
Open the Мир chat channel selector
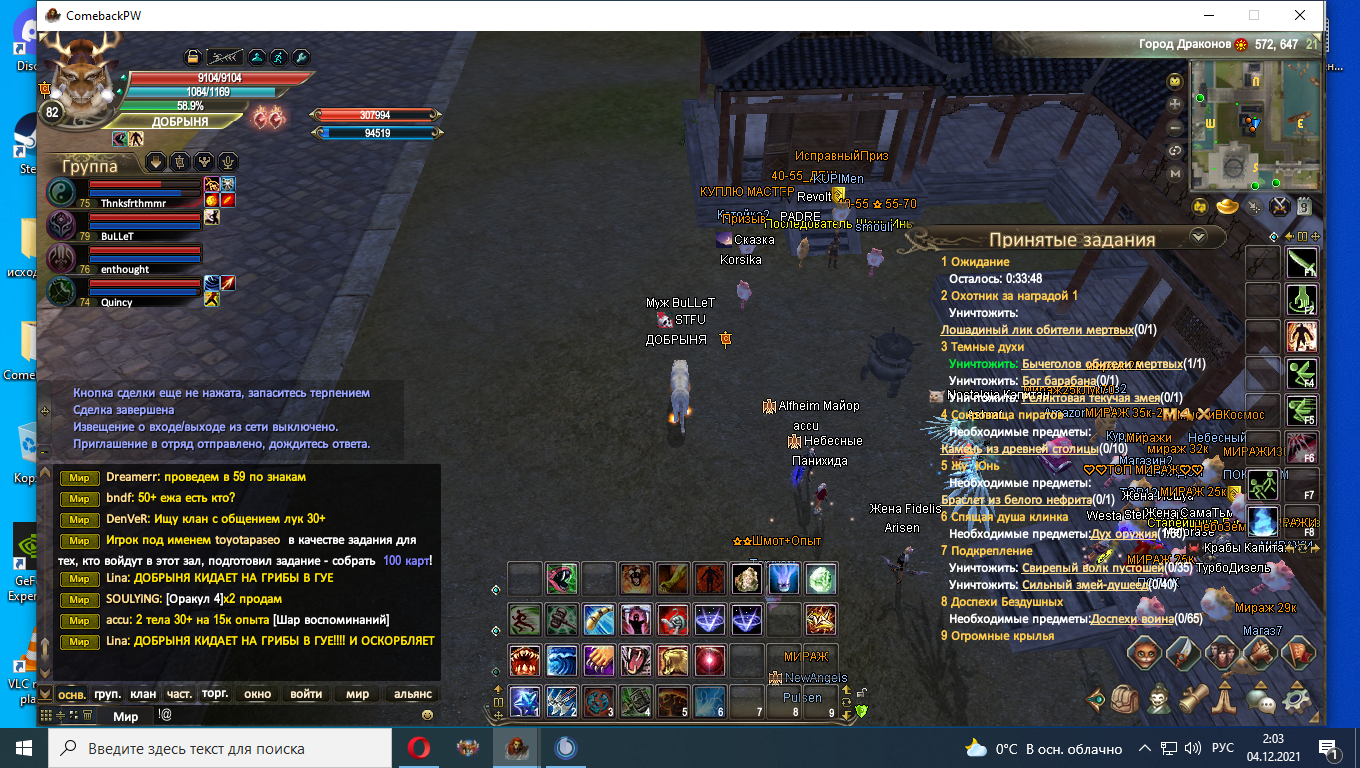coord(126,716)
